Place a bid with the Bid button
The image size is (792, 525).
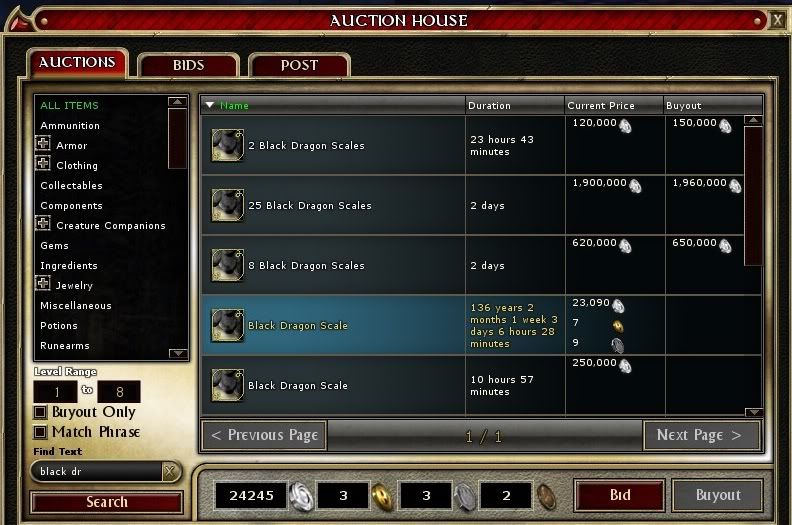(620, 495)
